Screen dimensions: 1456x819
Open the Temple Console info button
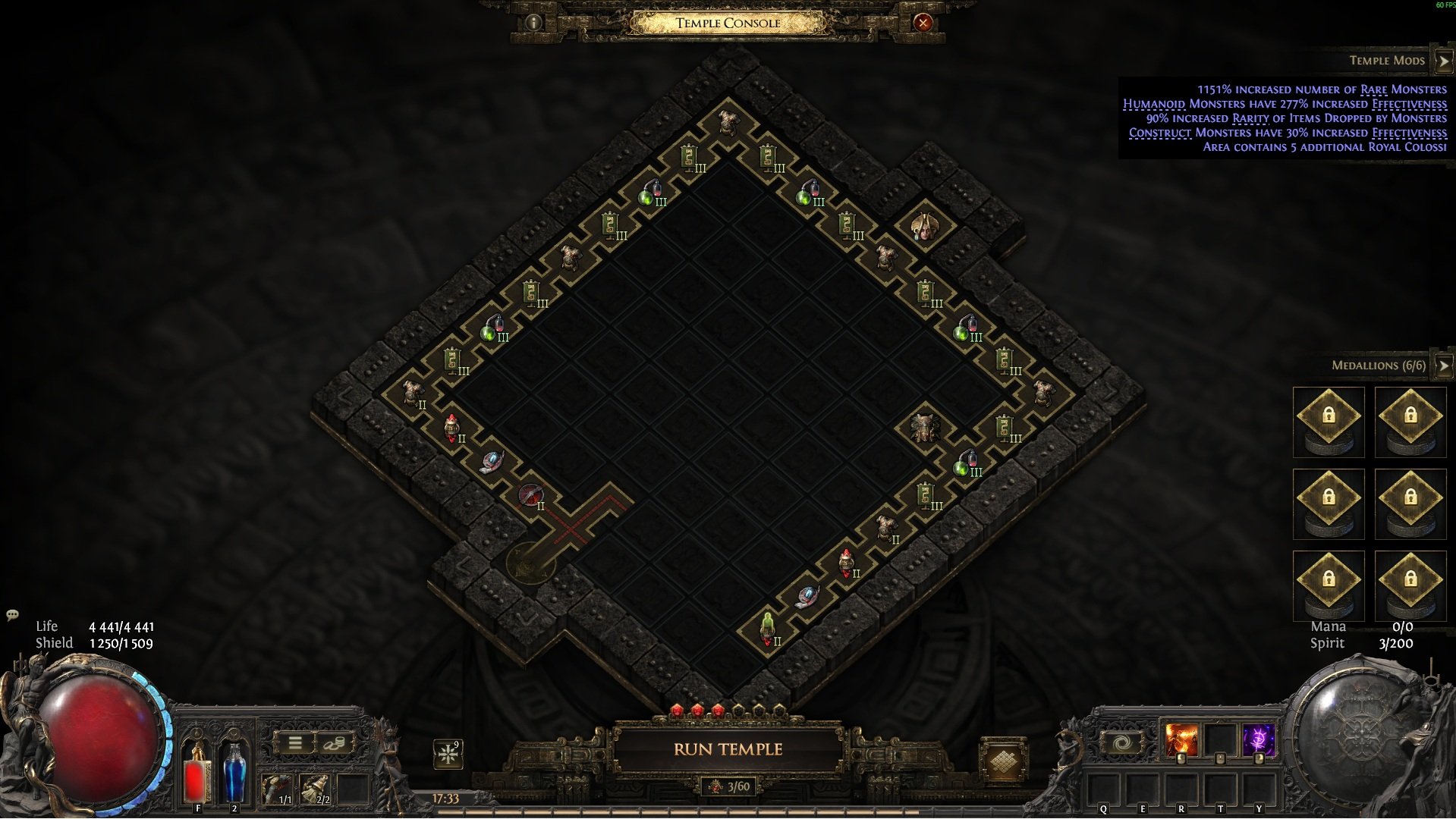pos(533,23)
